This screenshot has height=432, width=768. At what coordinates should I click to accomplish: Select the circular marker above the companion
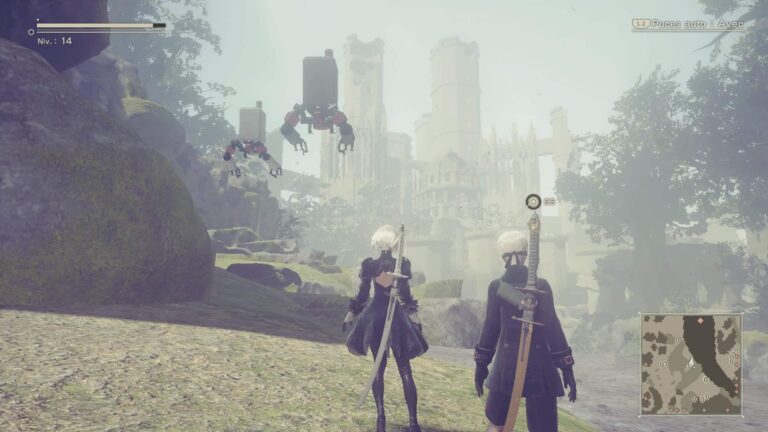(533, 202)
